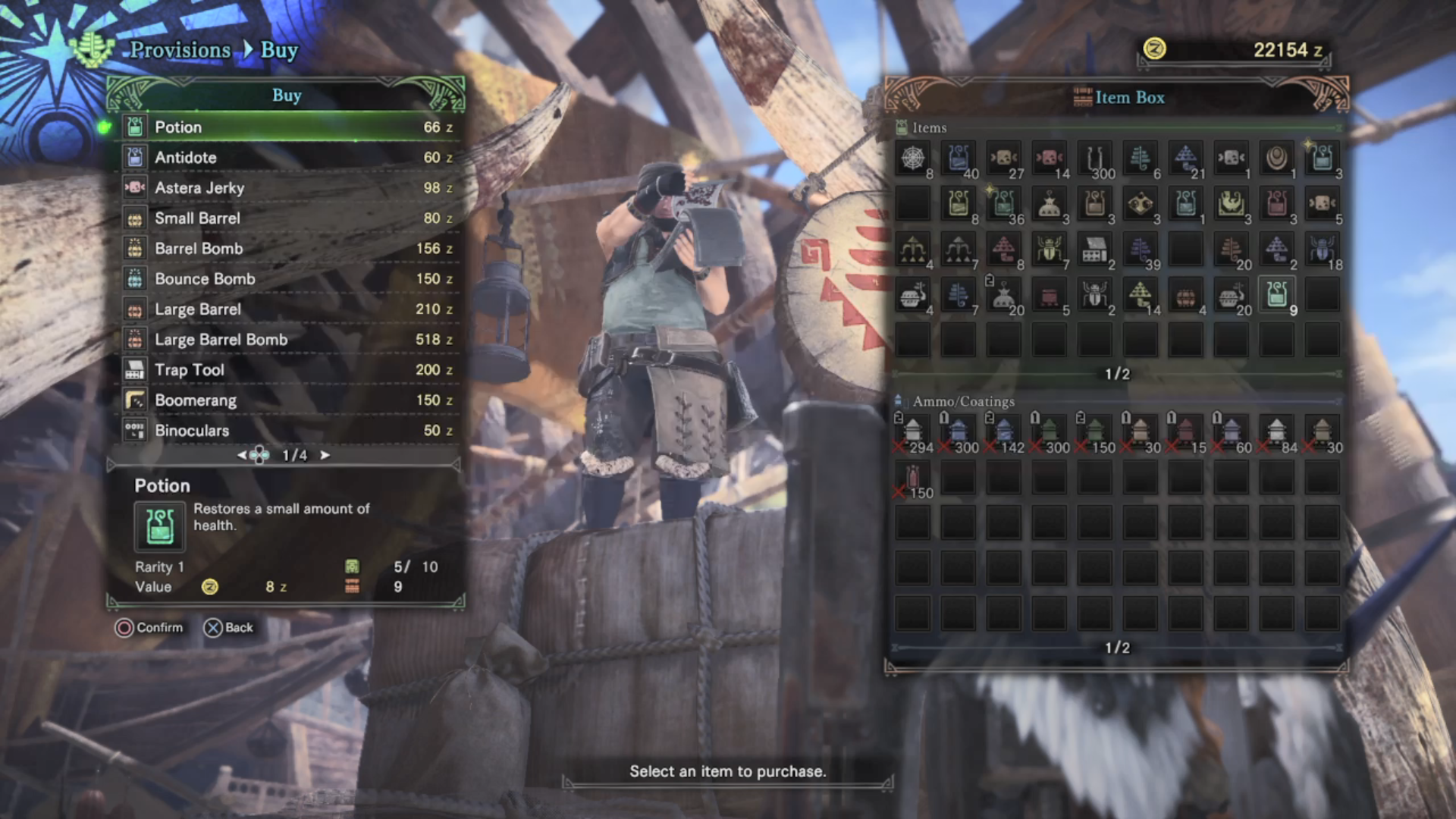Choose Large Barrel Bomb for 518z
The width and height of the screenshot is (1456, 819).
pos(288,339)
